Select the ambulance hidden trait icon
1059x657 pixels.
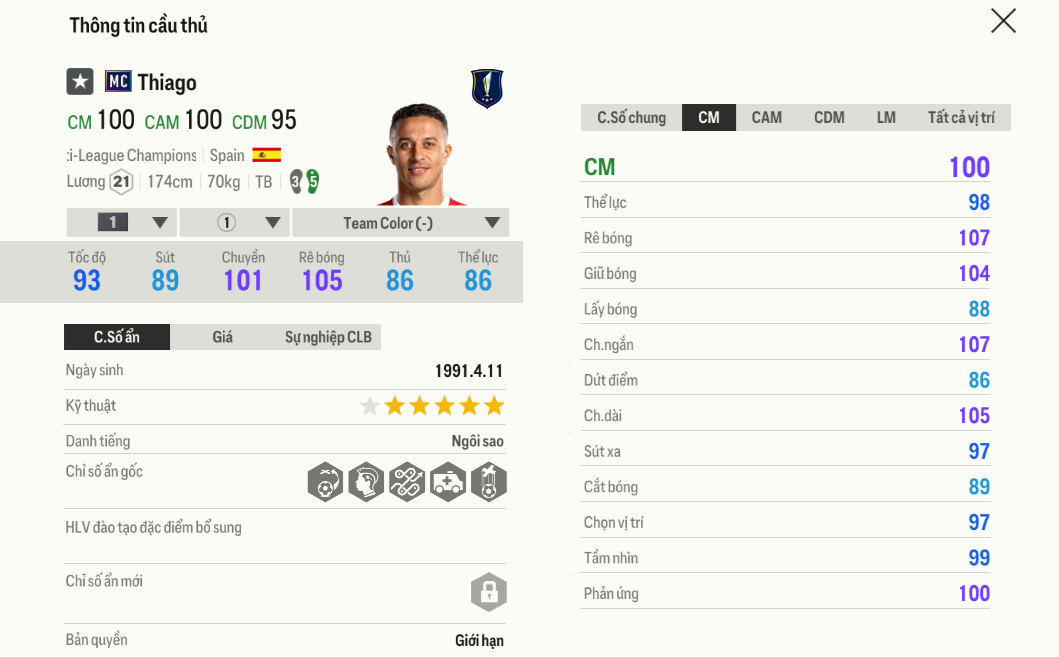pos(447,482)
